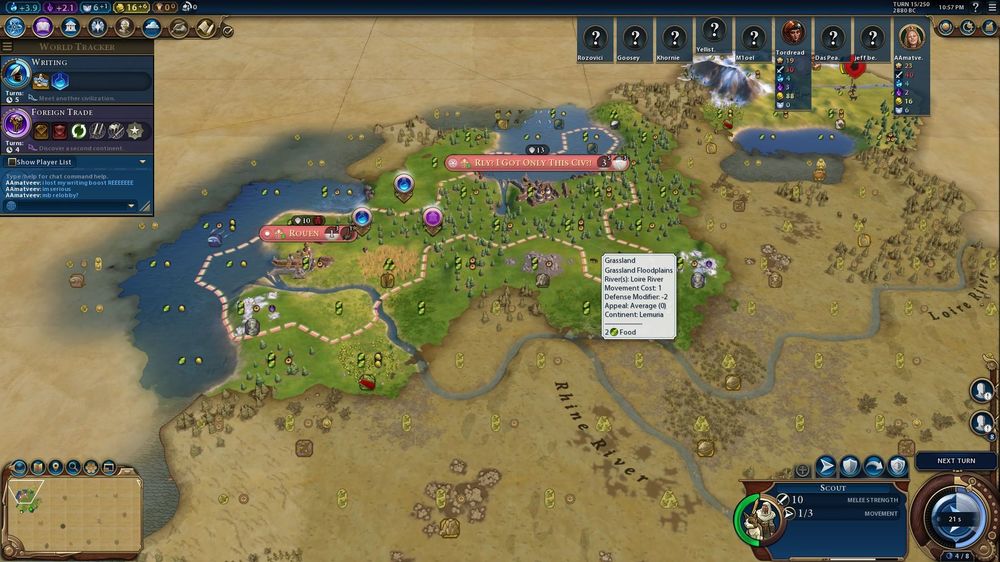Open the World Tracker hamburger menu
Screen dimensions: 1000x562
click(x=8, y=47)
